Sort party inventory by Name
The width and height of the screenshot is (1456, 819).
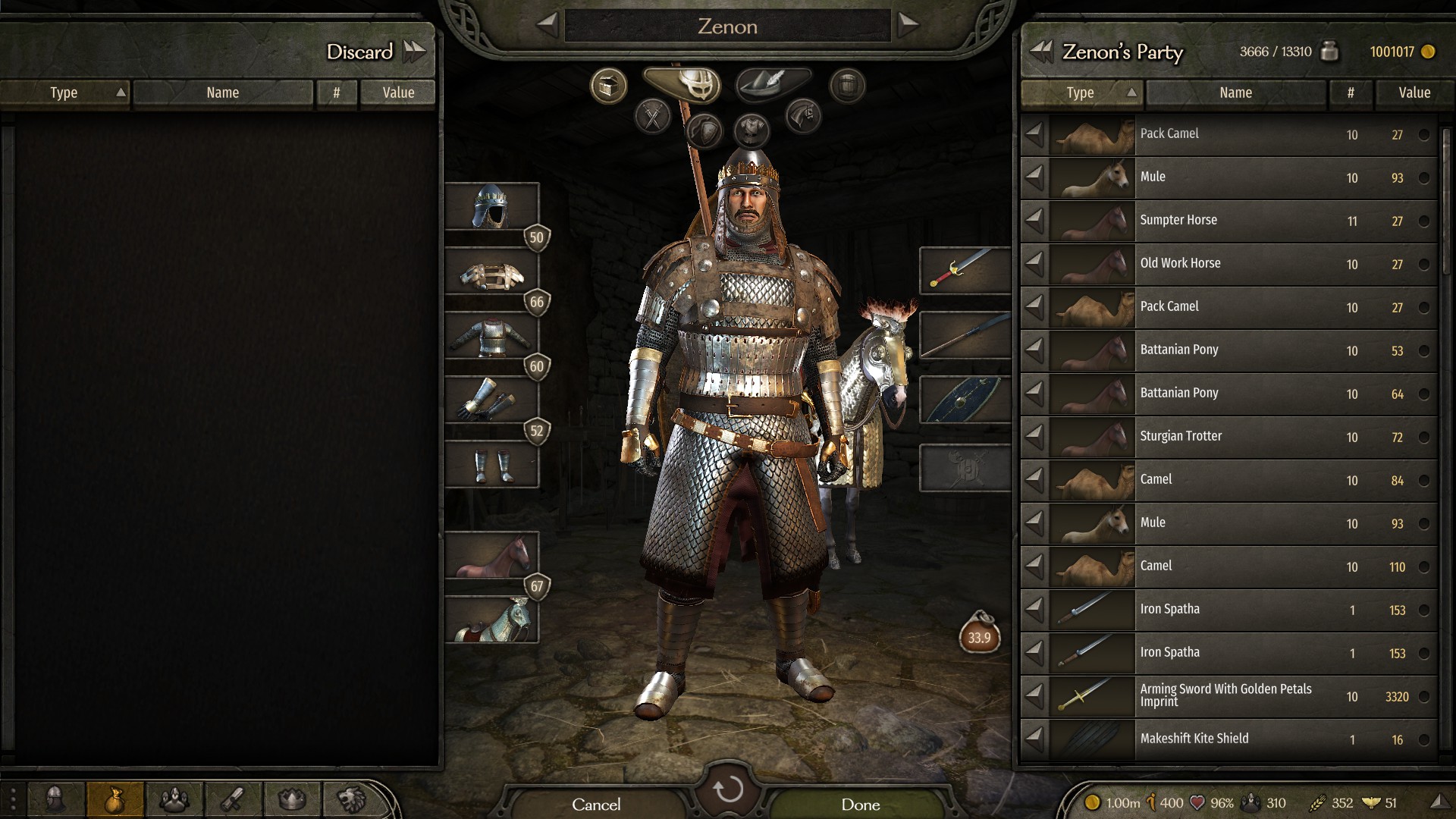coord(1235,93)
